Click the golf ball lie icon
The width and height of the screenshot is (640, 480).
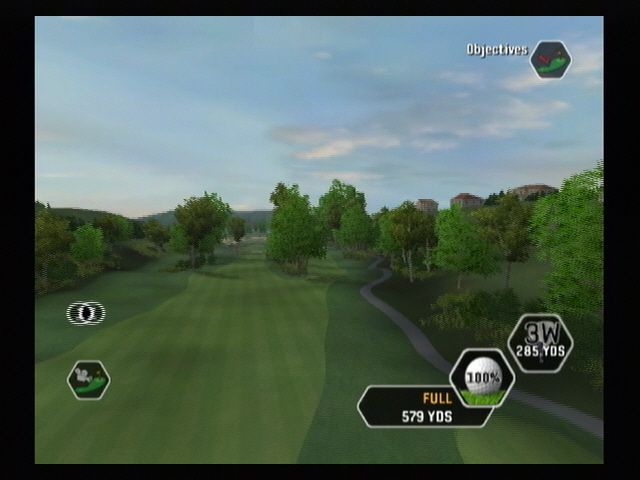(482, 378)
